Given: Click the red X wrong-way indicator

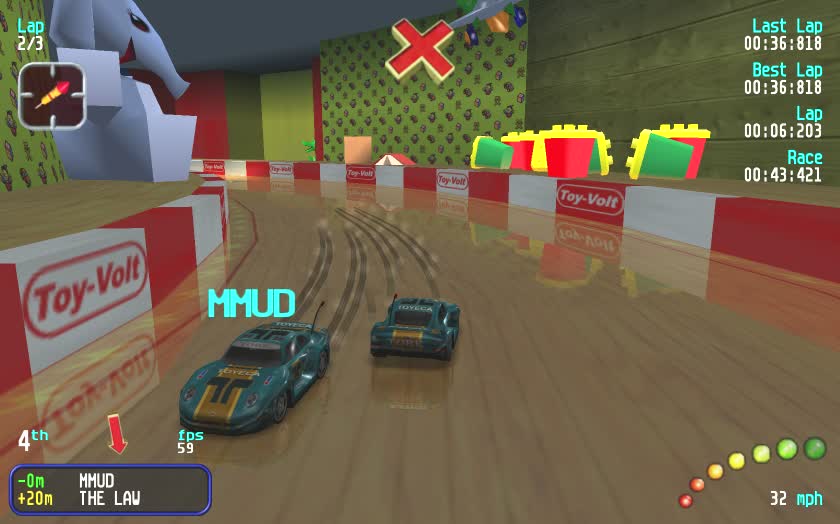Looking at the screenshot, I should coord(420,47).
